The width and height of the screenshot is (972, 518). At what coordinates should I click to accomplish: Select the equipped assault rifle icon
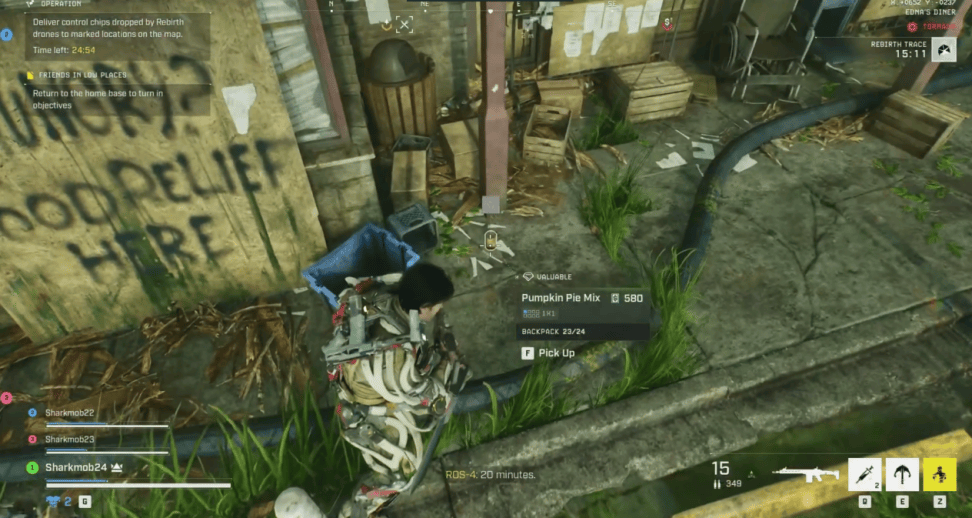click(x=805, y=473)
